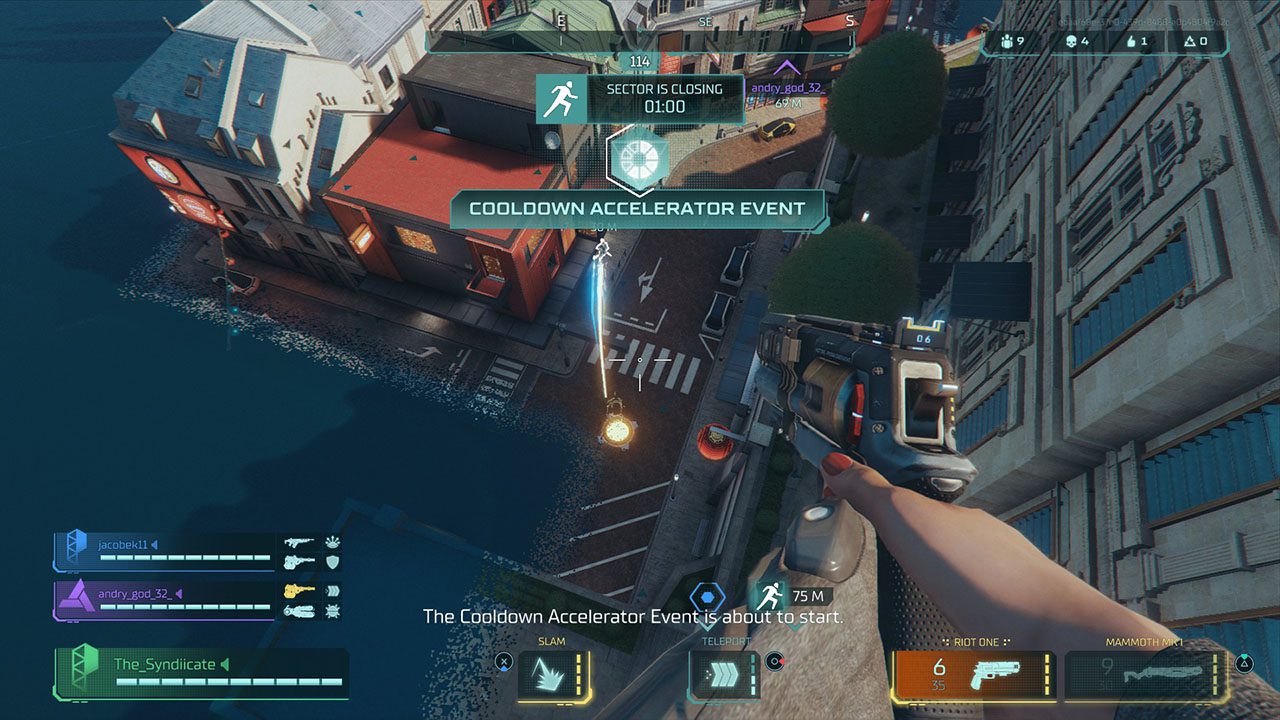The width and height of the screenshot is (1280, 720).
Task: Click the Sector Is Closing running-man icon
Action: pyautogui.click(x=560, y=98)
